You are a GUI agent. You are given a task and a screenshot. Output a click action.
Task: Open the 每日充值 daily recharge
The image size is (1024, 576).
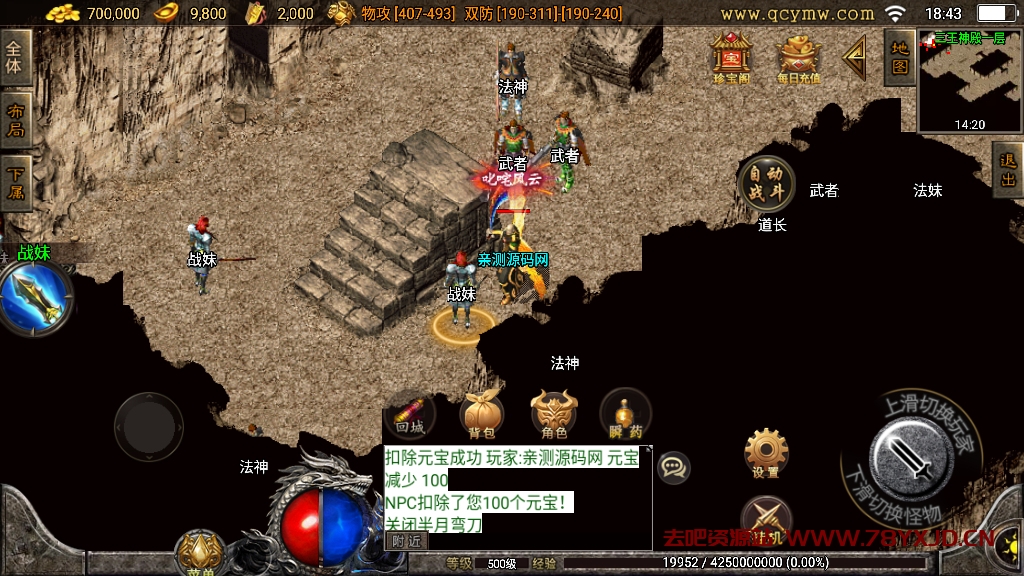click(x=798, y=57)
